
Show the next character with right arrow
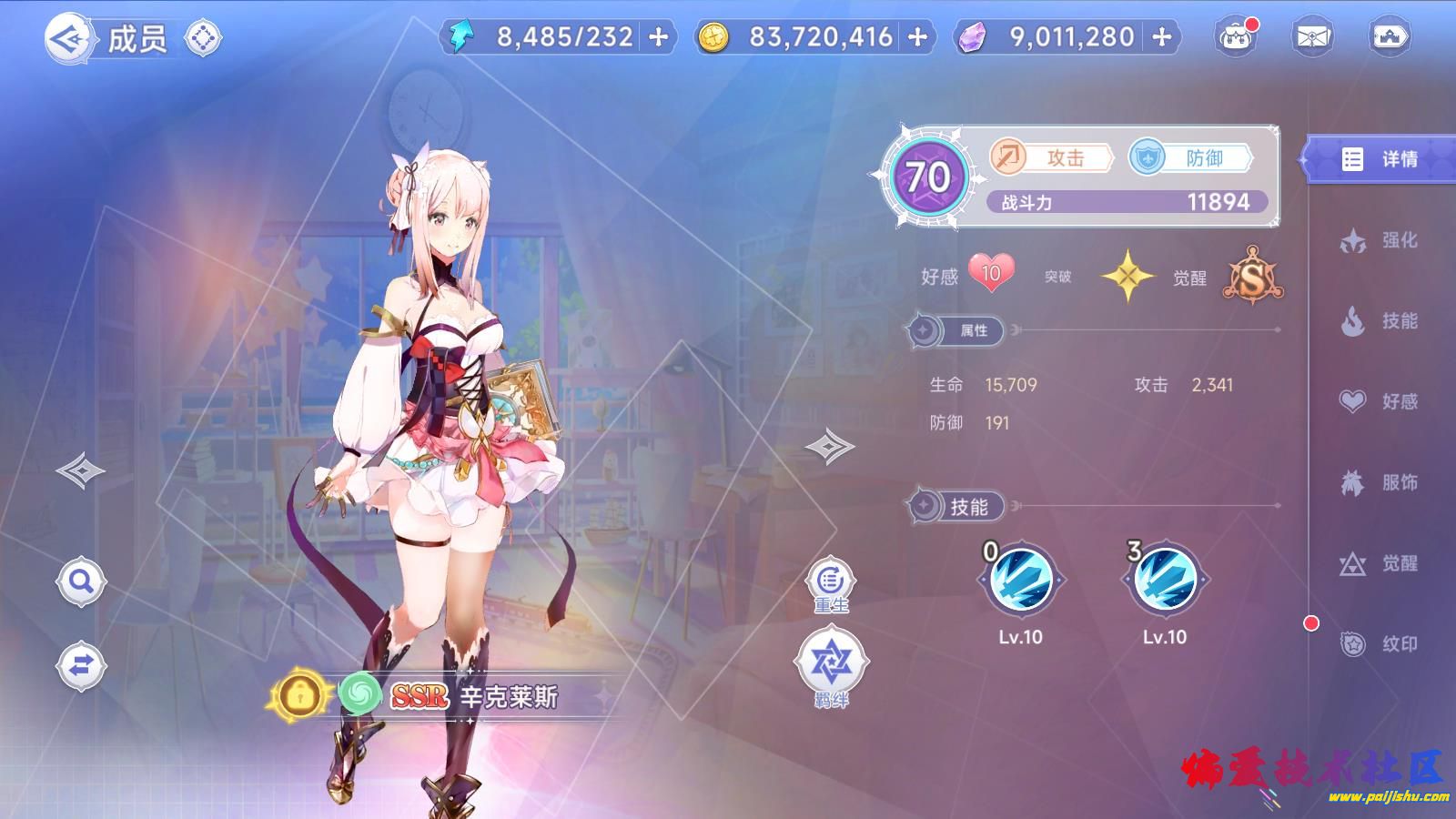(829, 446)
